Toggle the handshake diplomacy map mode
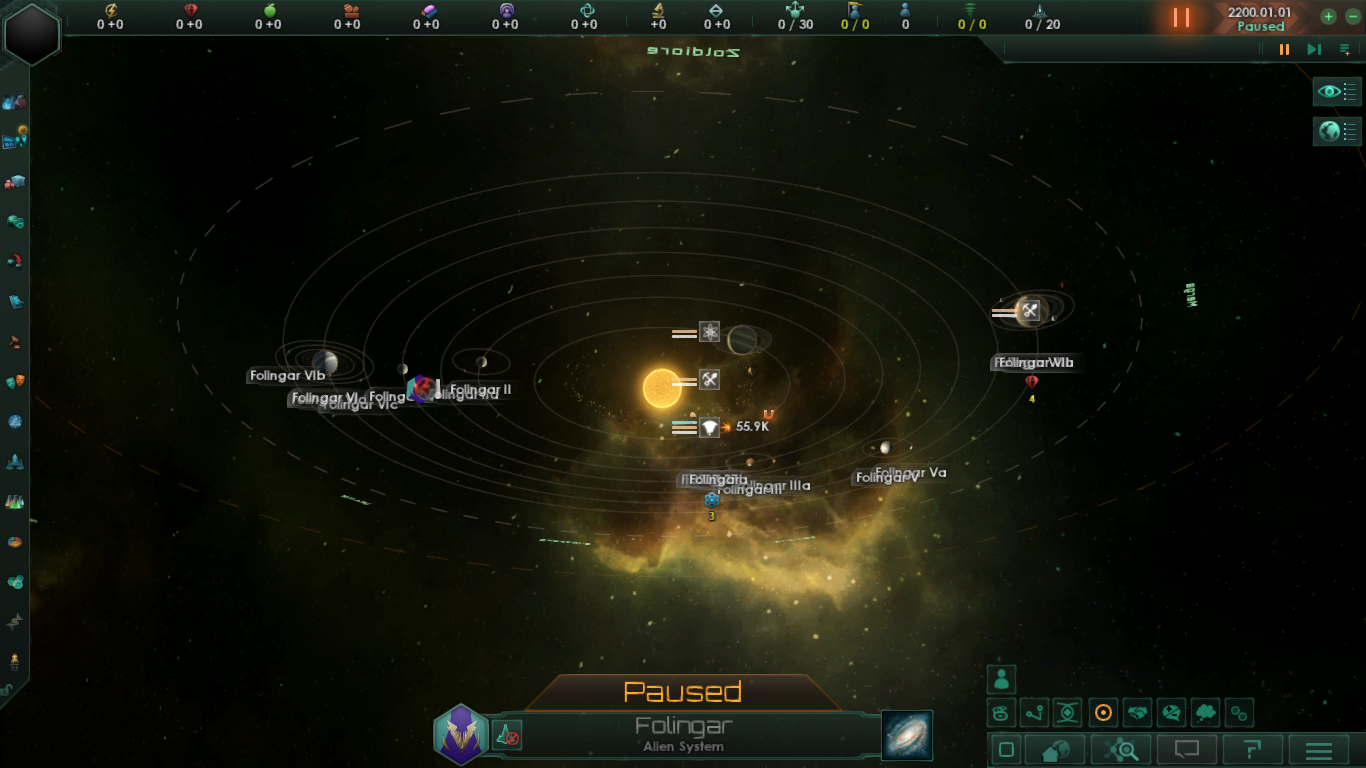1366x768 pixels. 1137,713
